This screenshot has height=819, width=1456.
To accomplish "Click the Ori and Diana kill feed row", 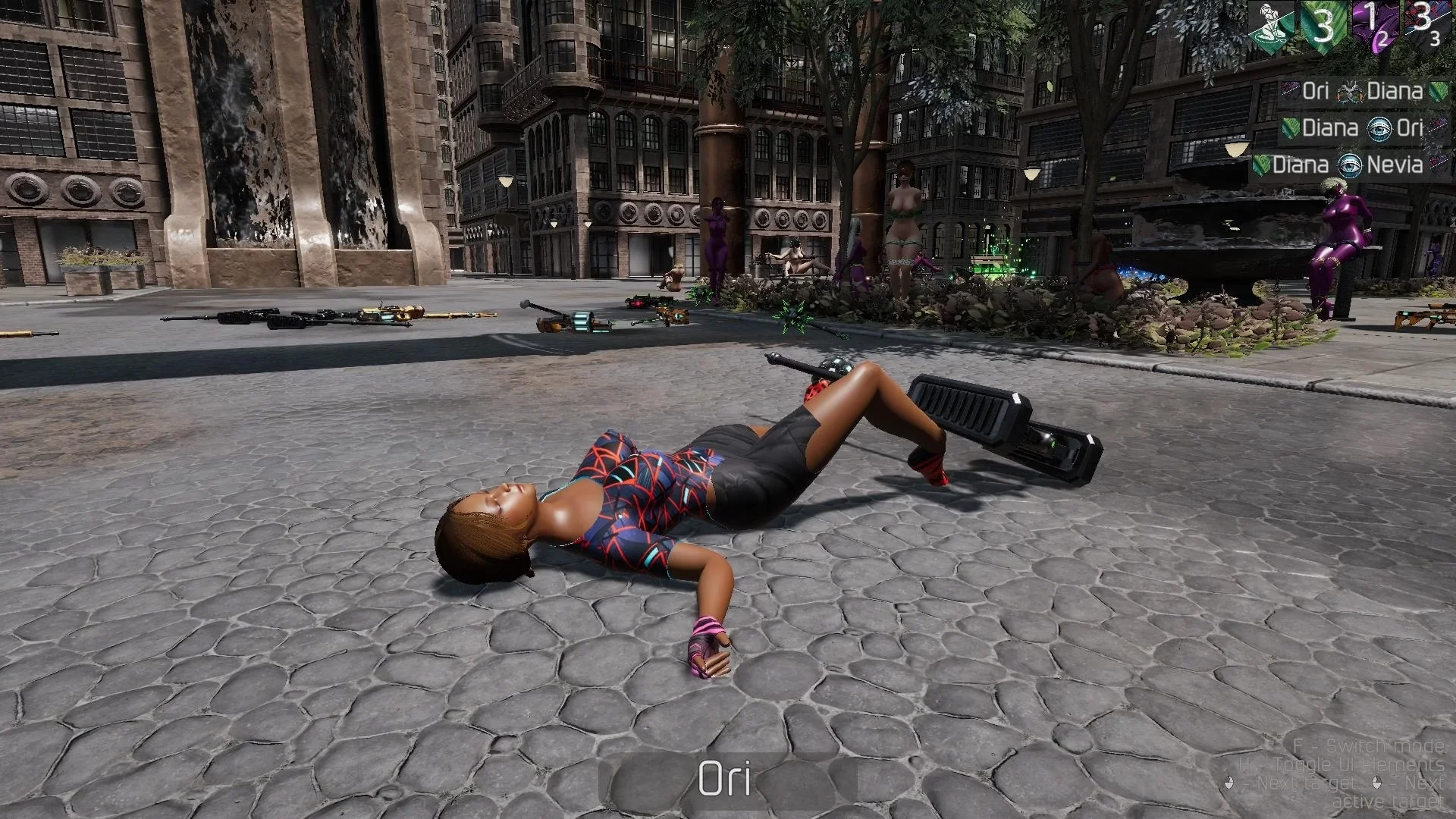I will pyautogui.click(x=1363, y=92).
